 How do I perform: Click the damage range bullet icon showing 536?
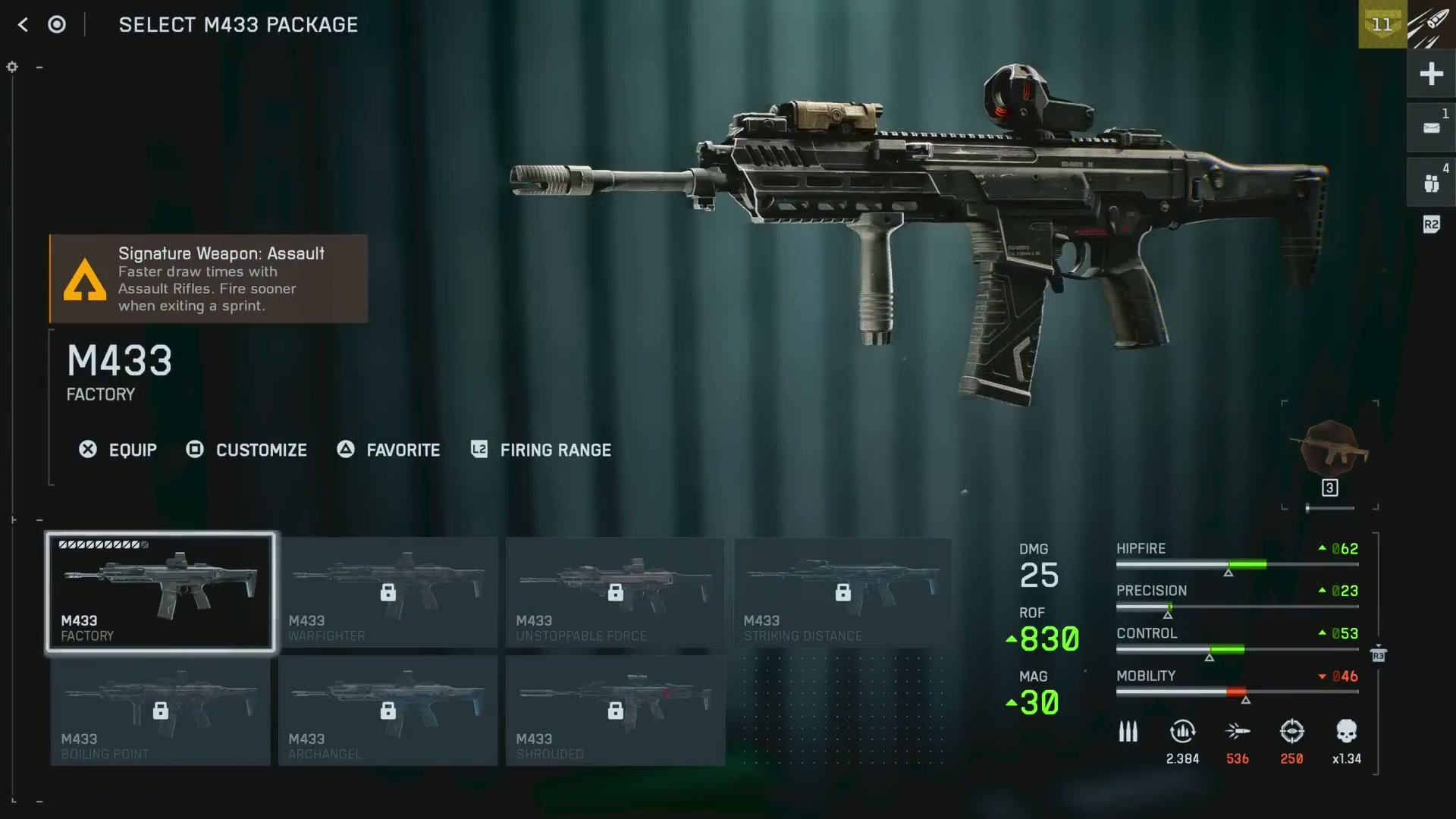click(1238, 732)
